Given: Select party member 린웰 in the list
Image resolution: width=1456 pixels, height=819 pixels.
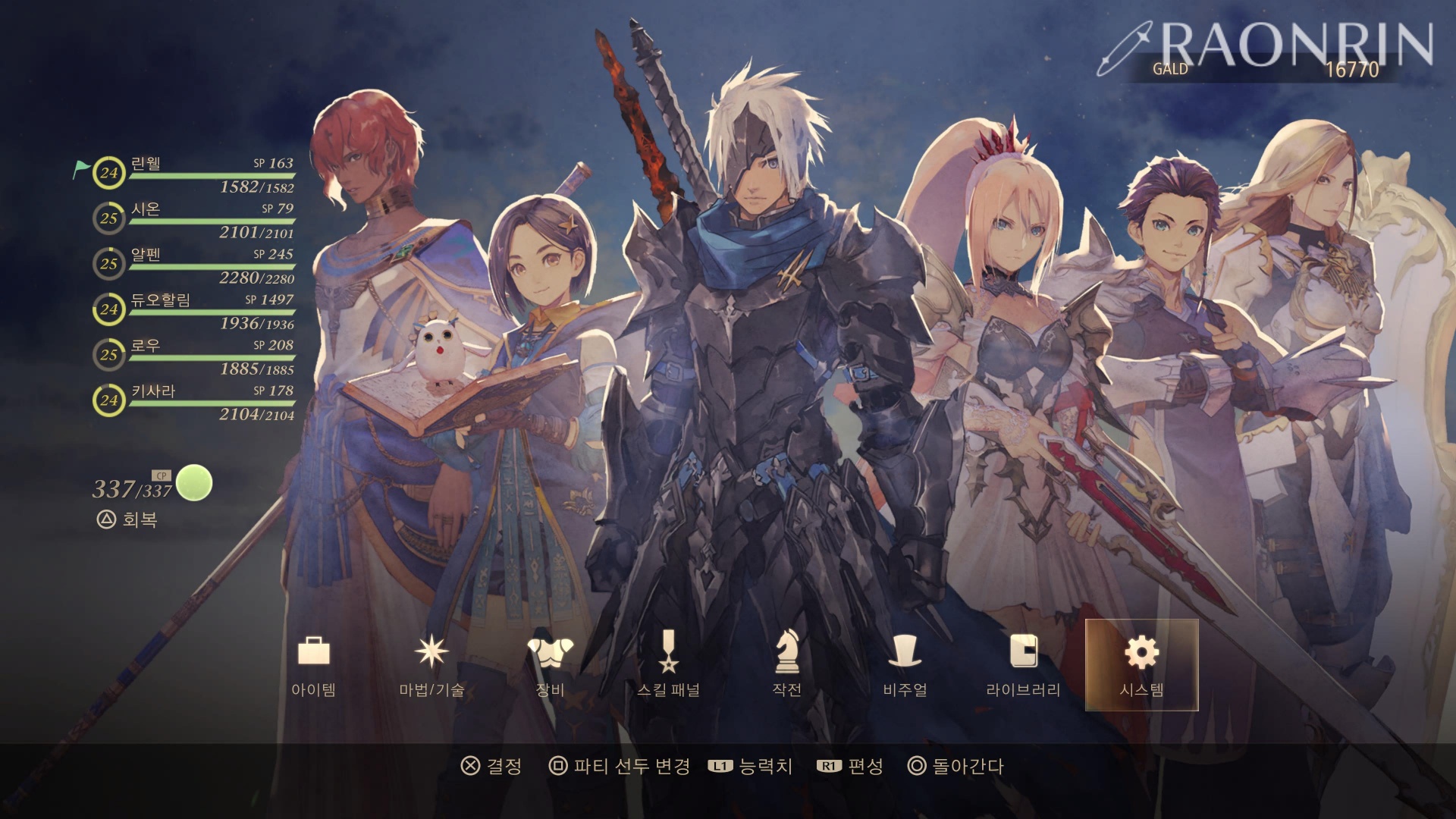Looking at the screenshot, I should 194,174.
